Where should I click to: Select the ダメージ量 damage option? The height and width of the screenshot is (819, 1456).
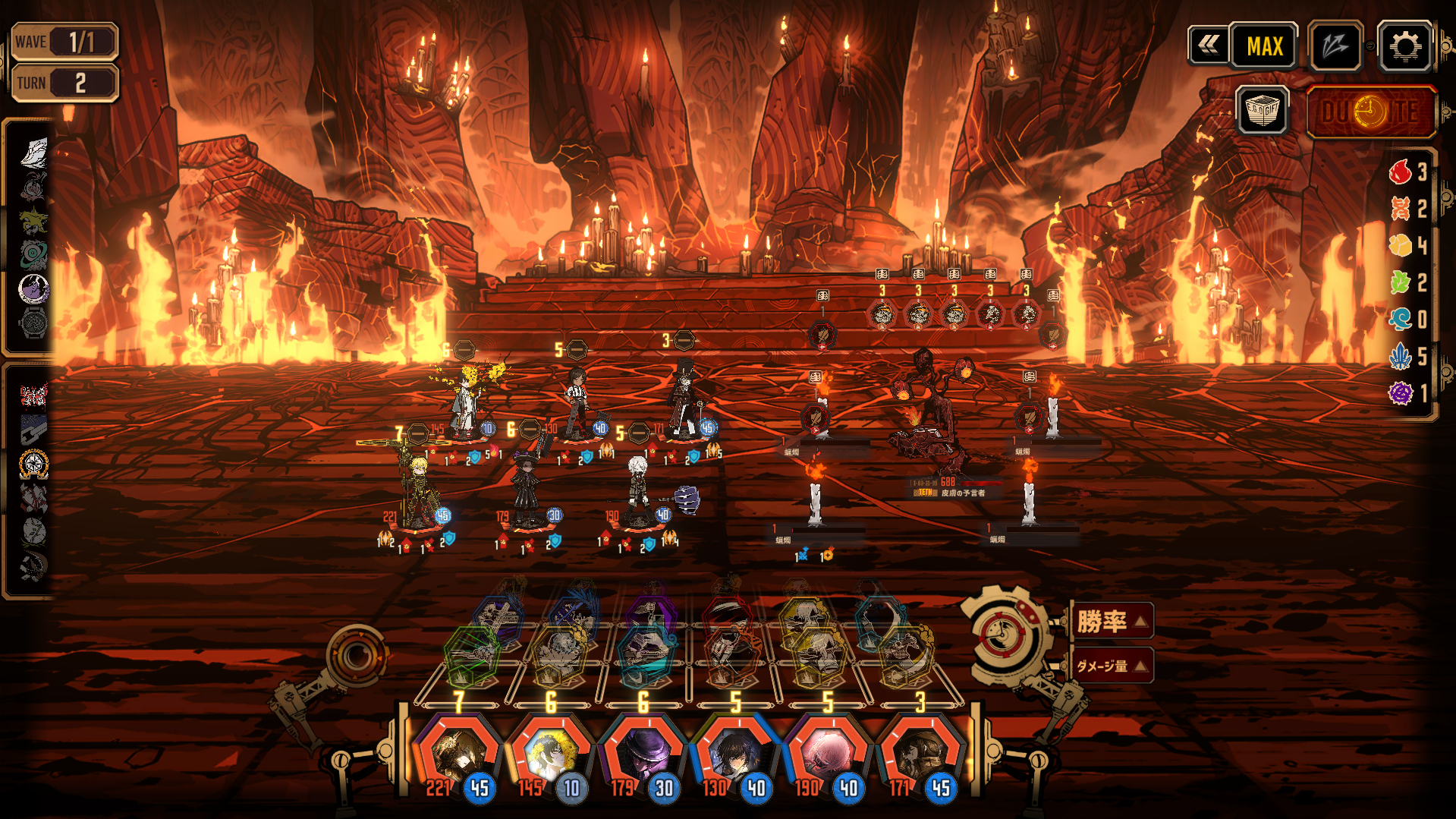coord(1112,666)
